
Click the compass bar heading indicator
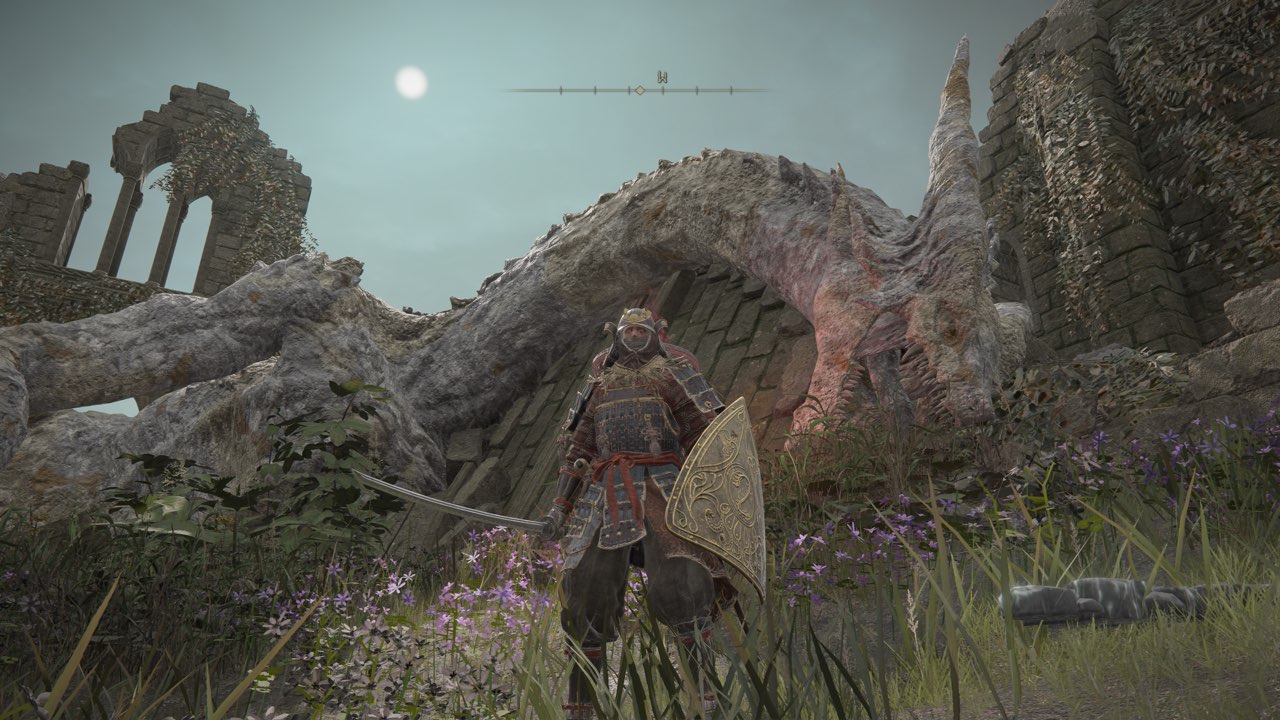coord(639,90)
